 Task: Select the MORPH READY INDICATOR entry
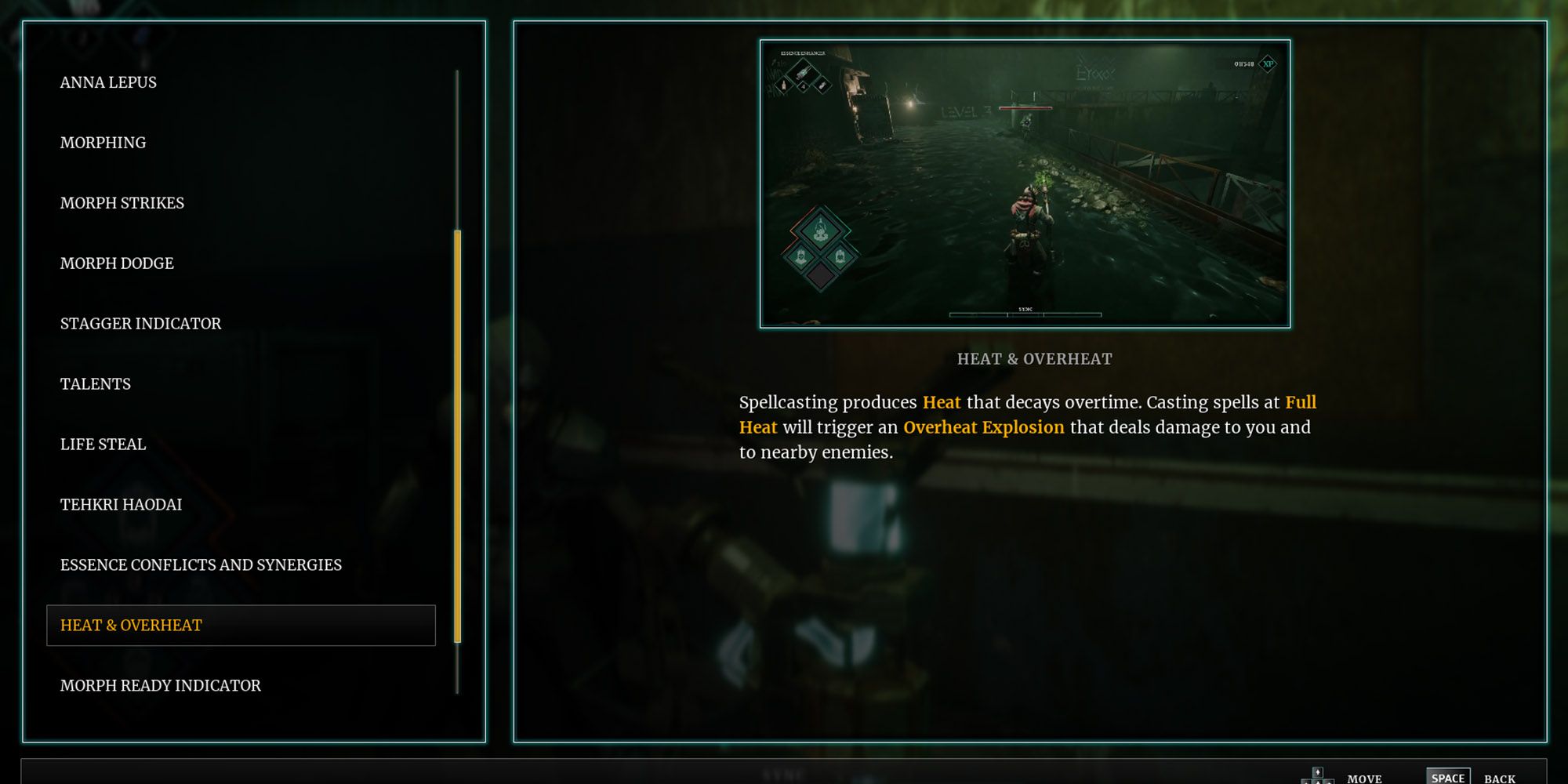161,684
